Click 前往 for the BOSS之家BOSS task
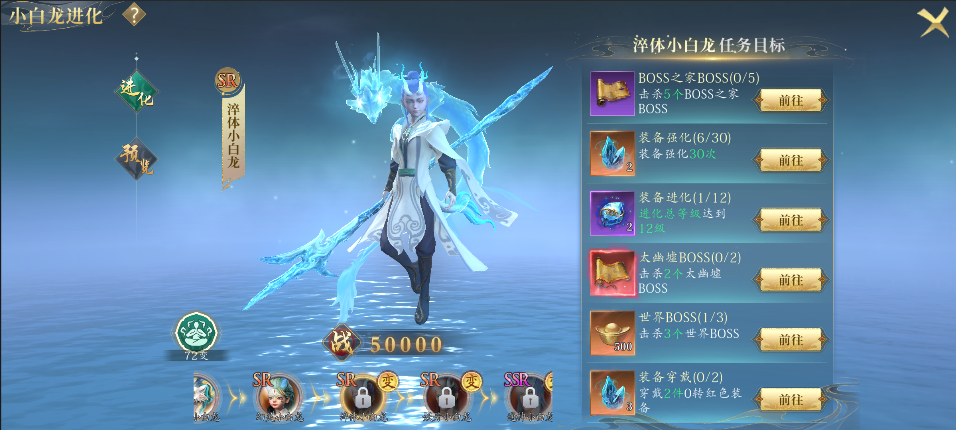Screen dimensions: 956x430 (790, 100)
